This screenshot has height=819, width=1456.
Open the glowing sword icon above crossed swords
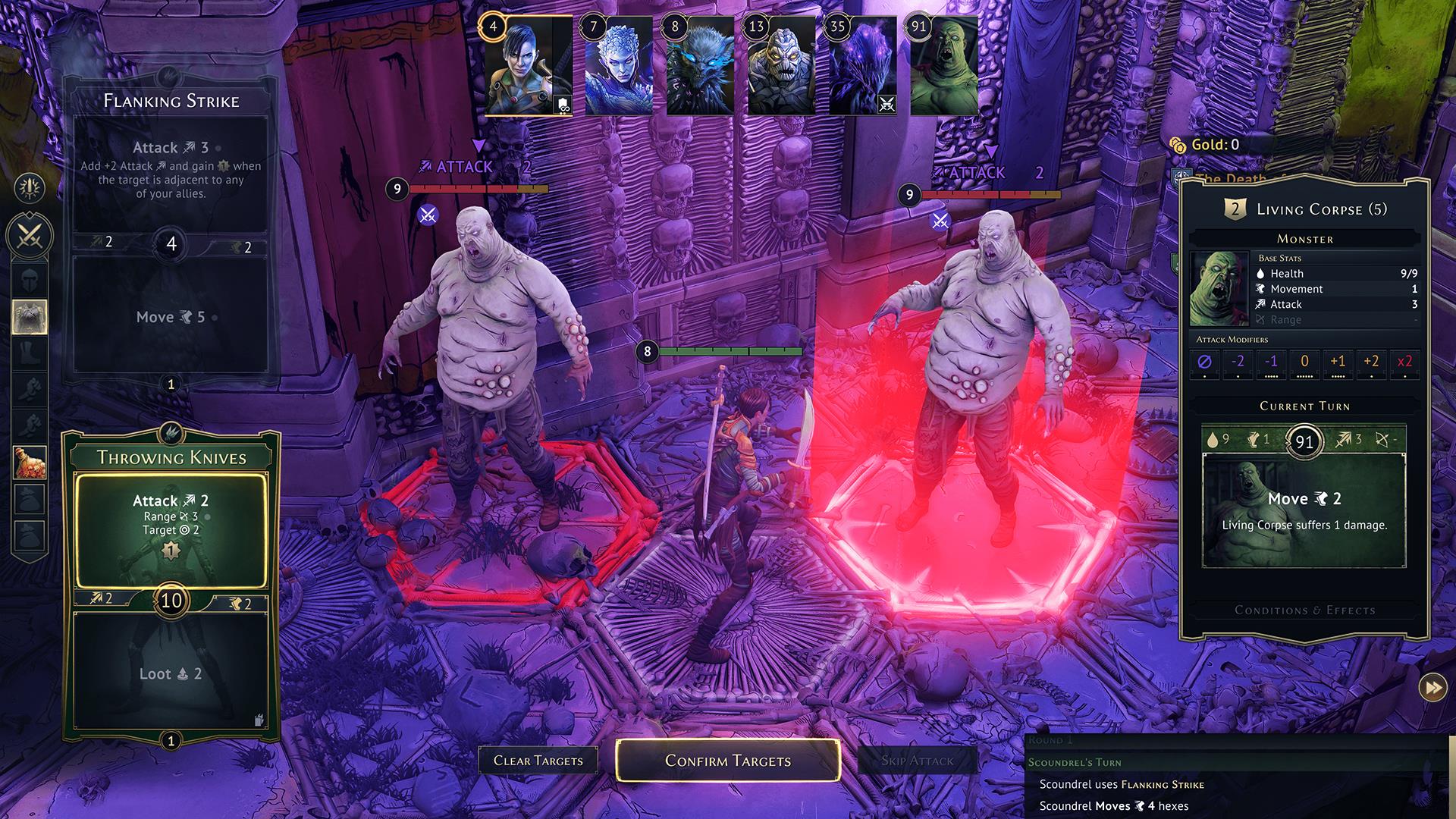30,188
